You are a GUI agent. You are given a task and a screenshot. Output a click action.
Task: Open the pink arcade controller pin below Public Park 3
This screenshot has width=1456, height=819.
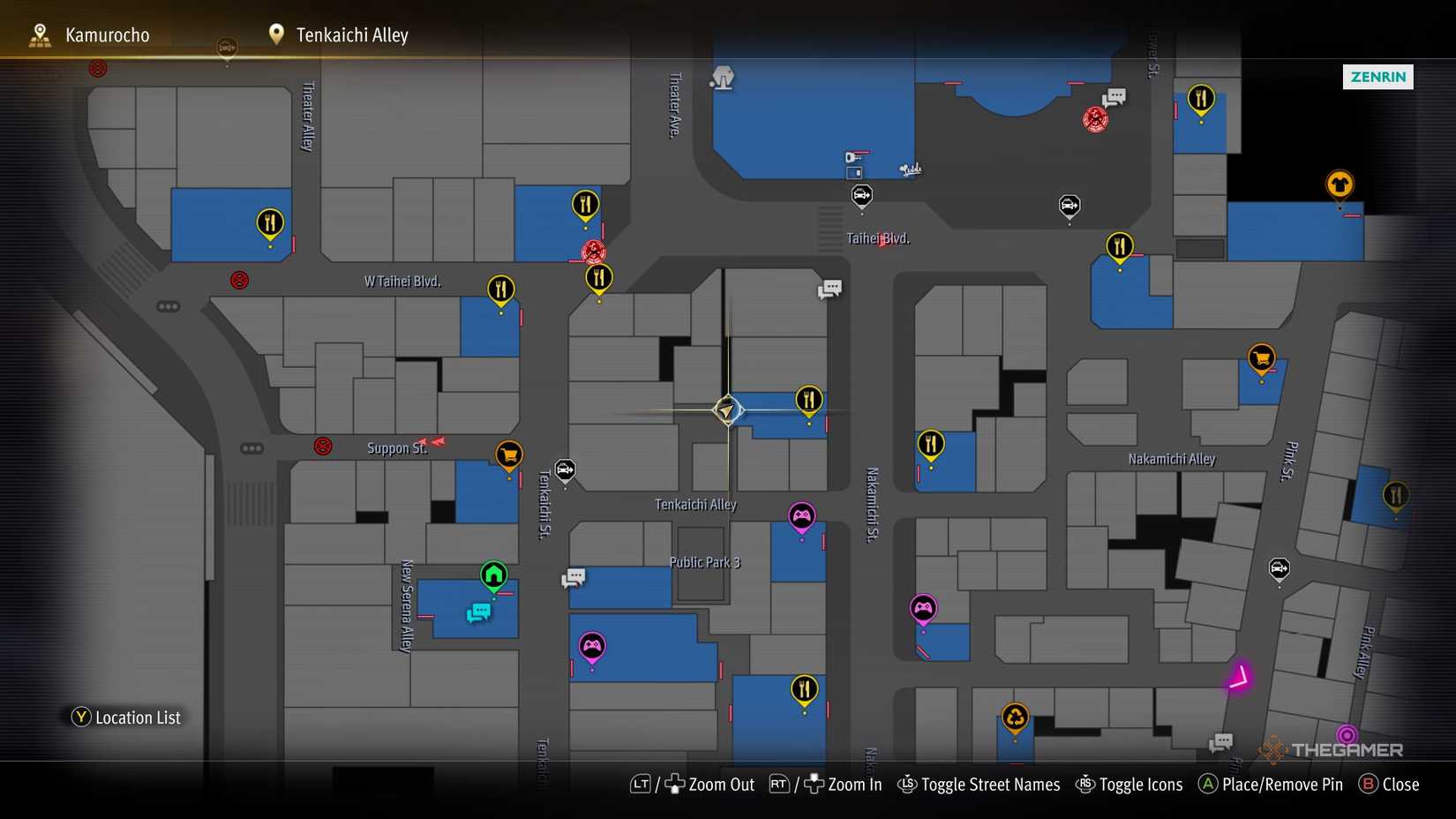(592, 647)
